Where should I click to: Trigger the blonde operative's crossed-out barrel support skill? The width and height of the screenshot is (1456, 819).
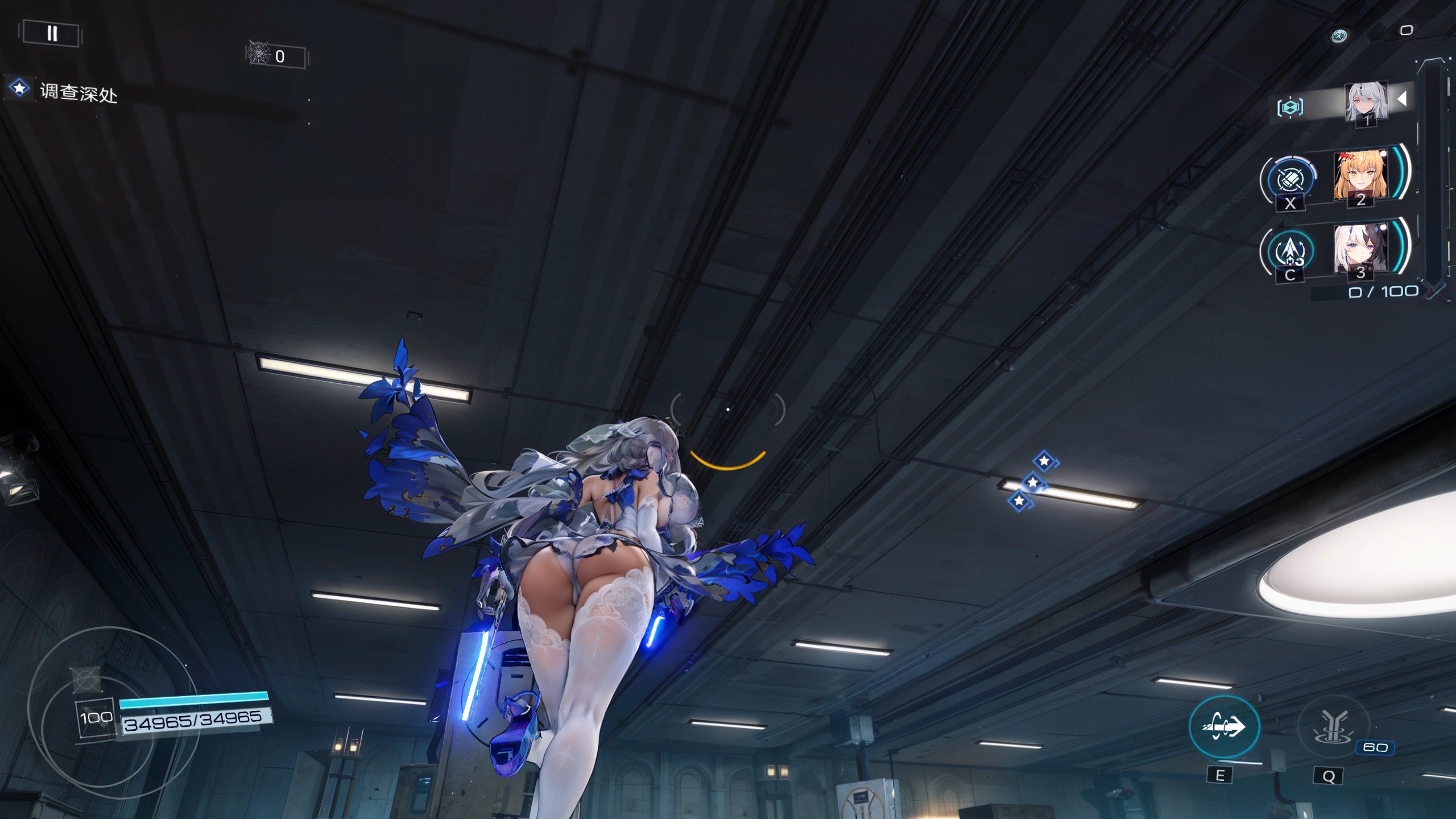click(1290, 180)
